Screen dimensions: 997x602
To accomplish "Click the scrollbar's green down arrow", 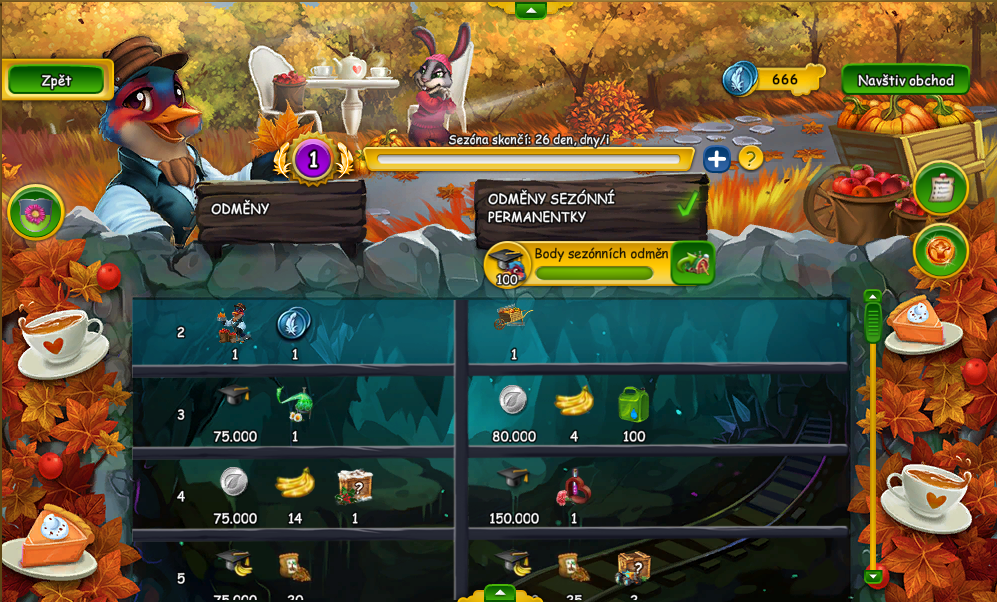I will (874, 576).
